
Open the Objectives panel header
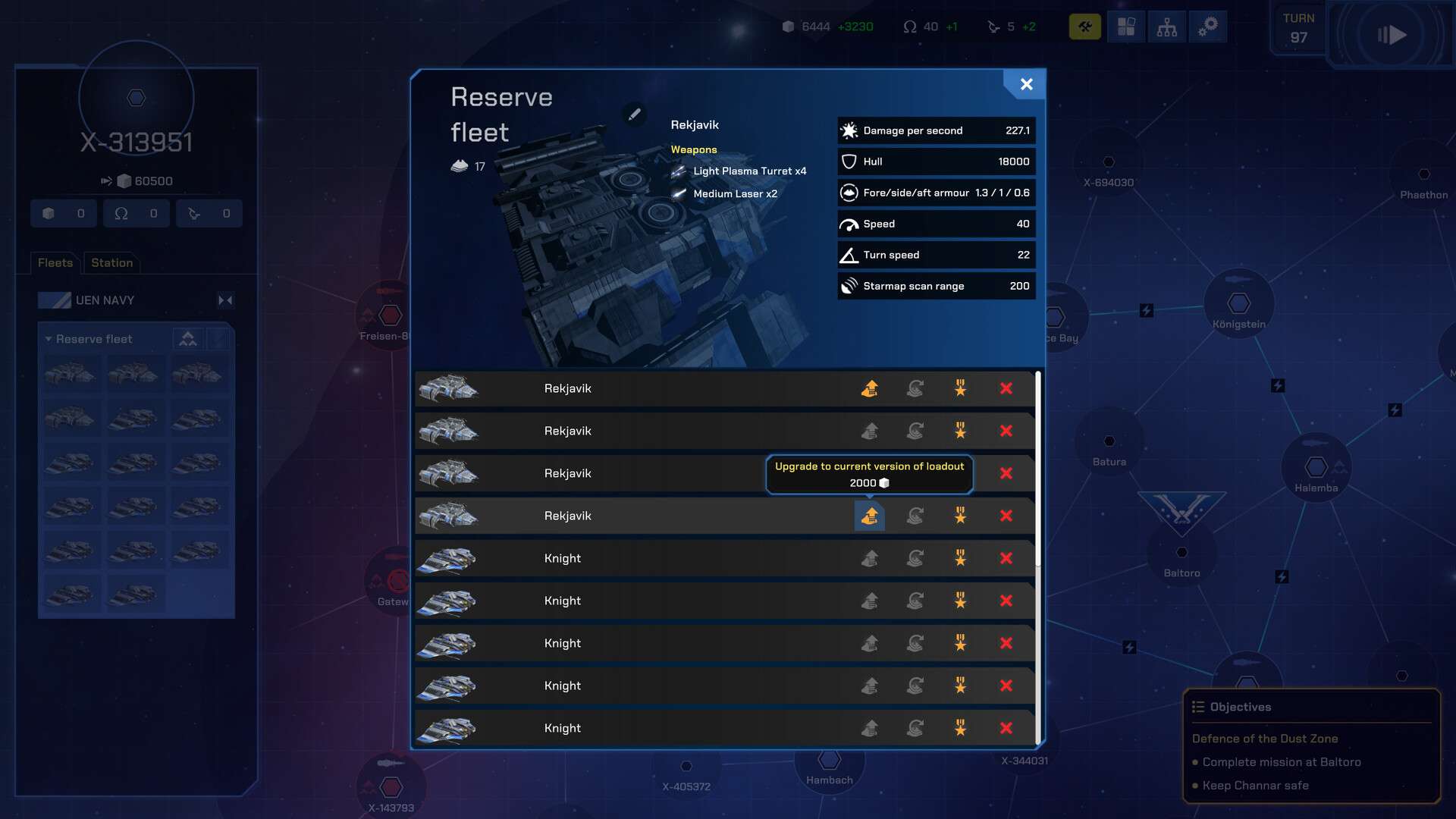pos(1241,707)
